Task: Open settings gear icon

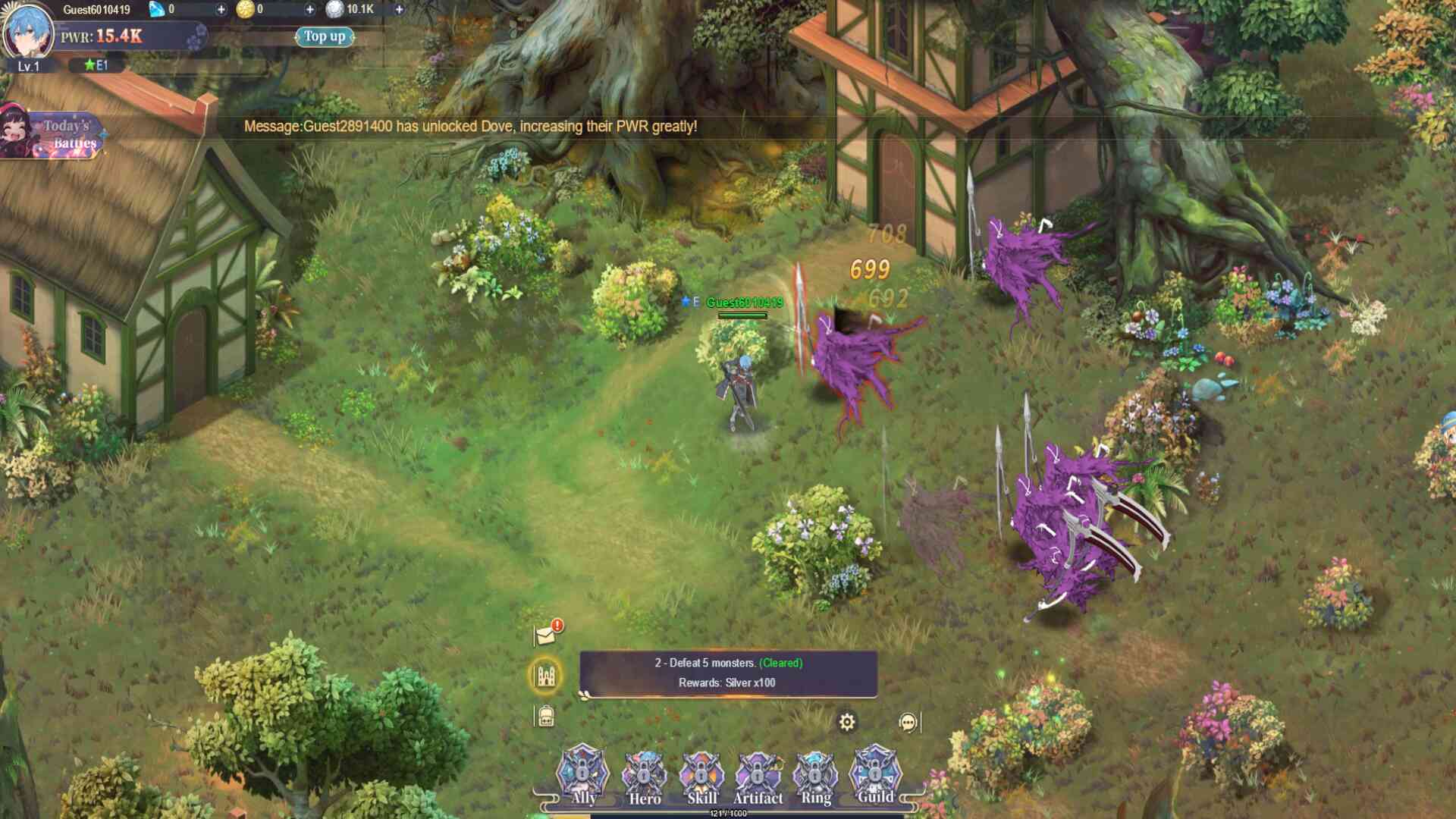Action: pos(847,722)
